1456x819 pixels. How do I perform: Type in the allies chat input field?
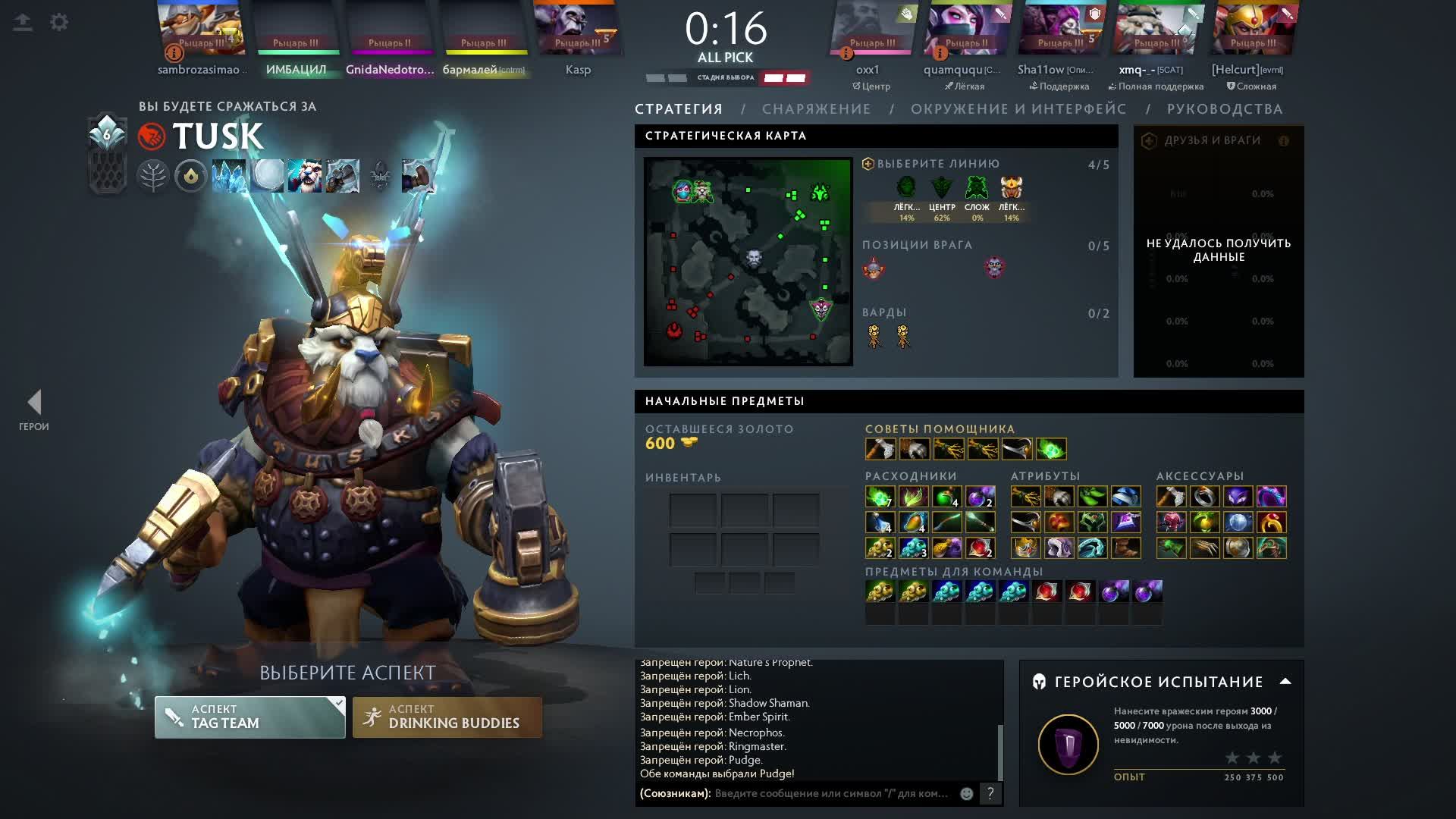click(832, 793)
